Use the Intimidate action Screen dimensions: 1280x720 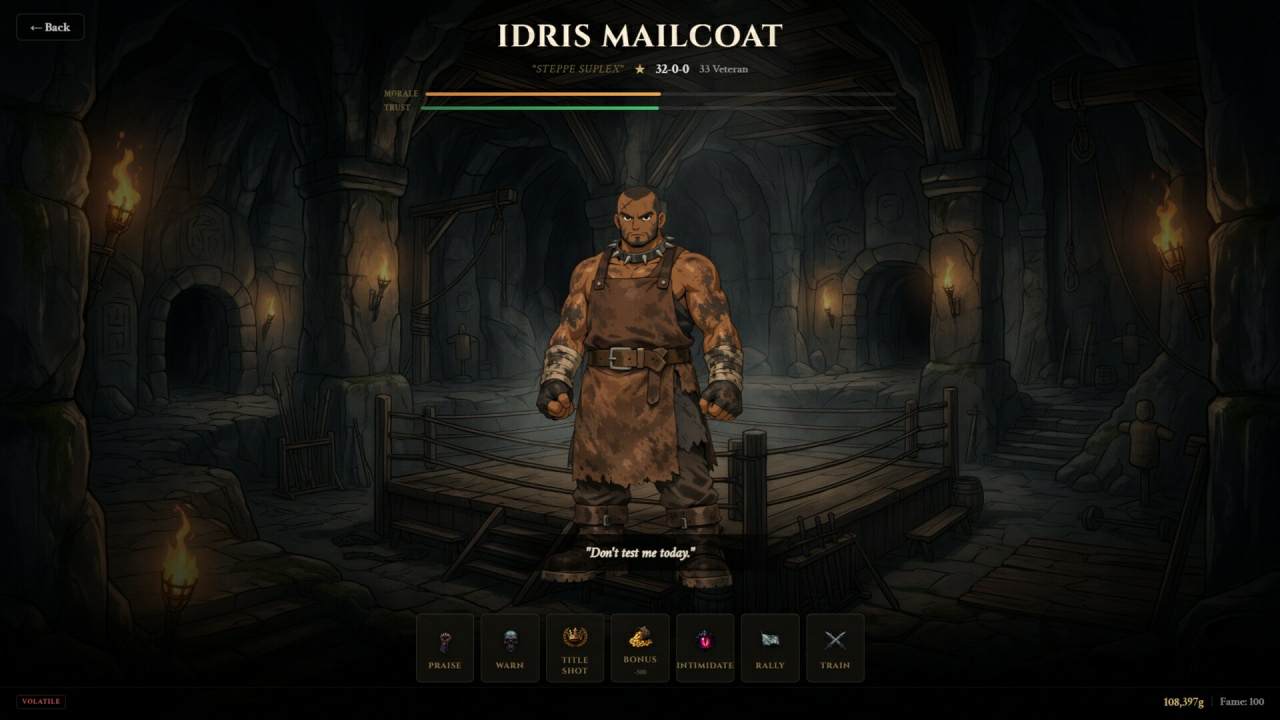705,648
